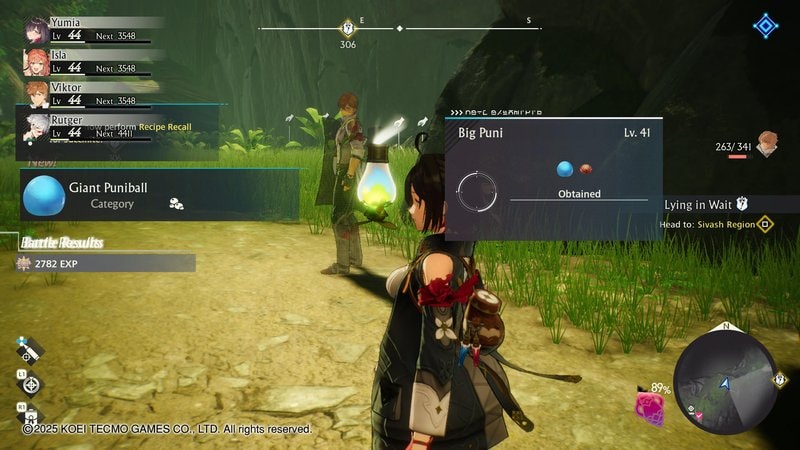Click the Sivash Region objective marker
800x450 pixels.
point(765,224)
